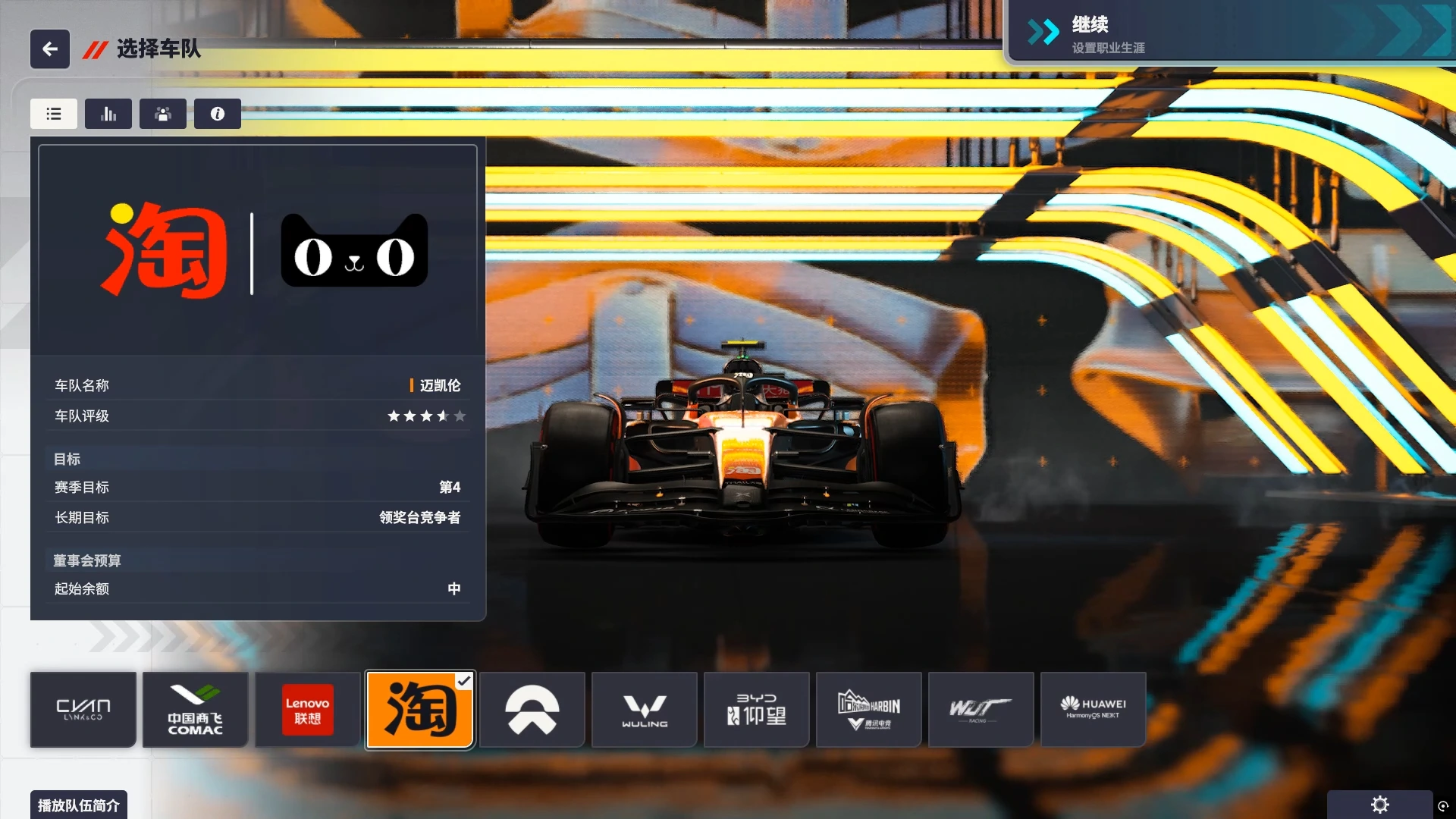The width and height of the screenshot is (1456, 819).
Task: Continue to set up career (继续)
Action: point(1228,34)
